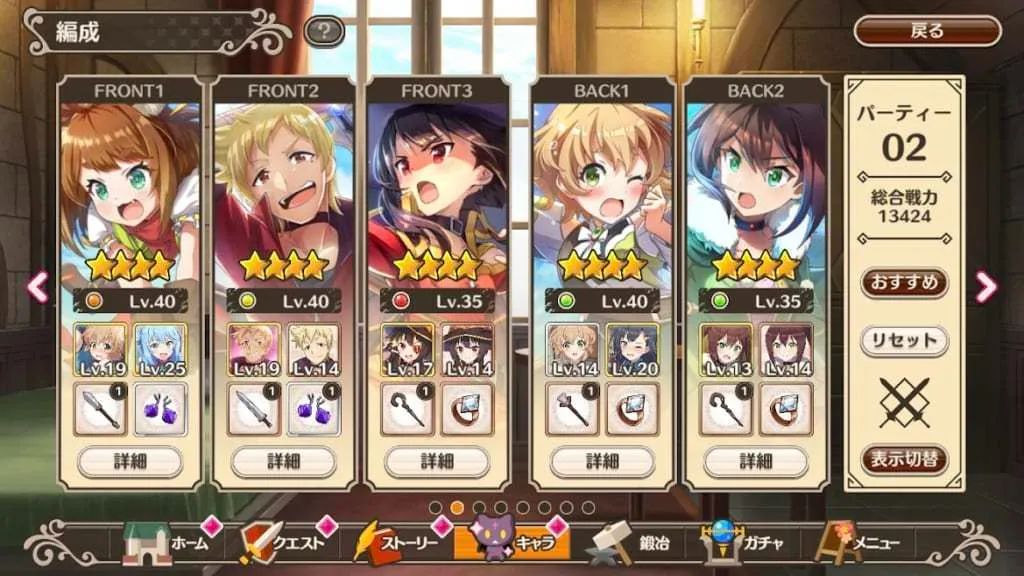Select the おすすめ recommend button
This screenshot has height=576, width=1024.
(x=903, y=283)
